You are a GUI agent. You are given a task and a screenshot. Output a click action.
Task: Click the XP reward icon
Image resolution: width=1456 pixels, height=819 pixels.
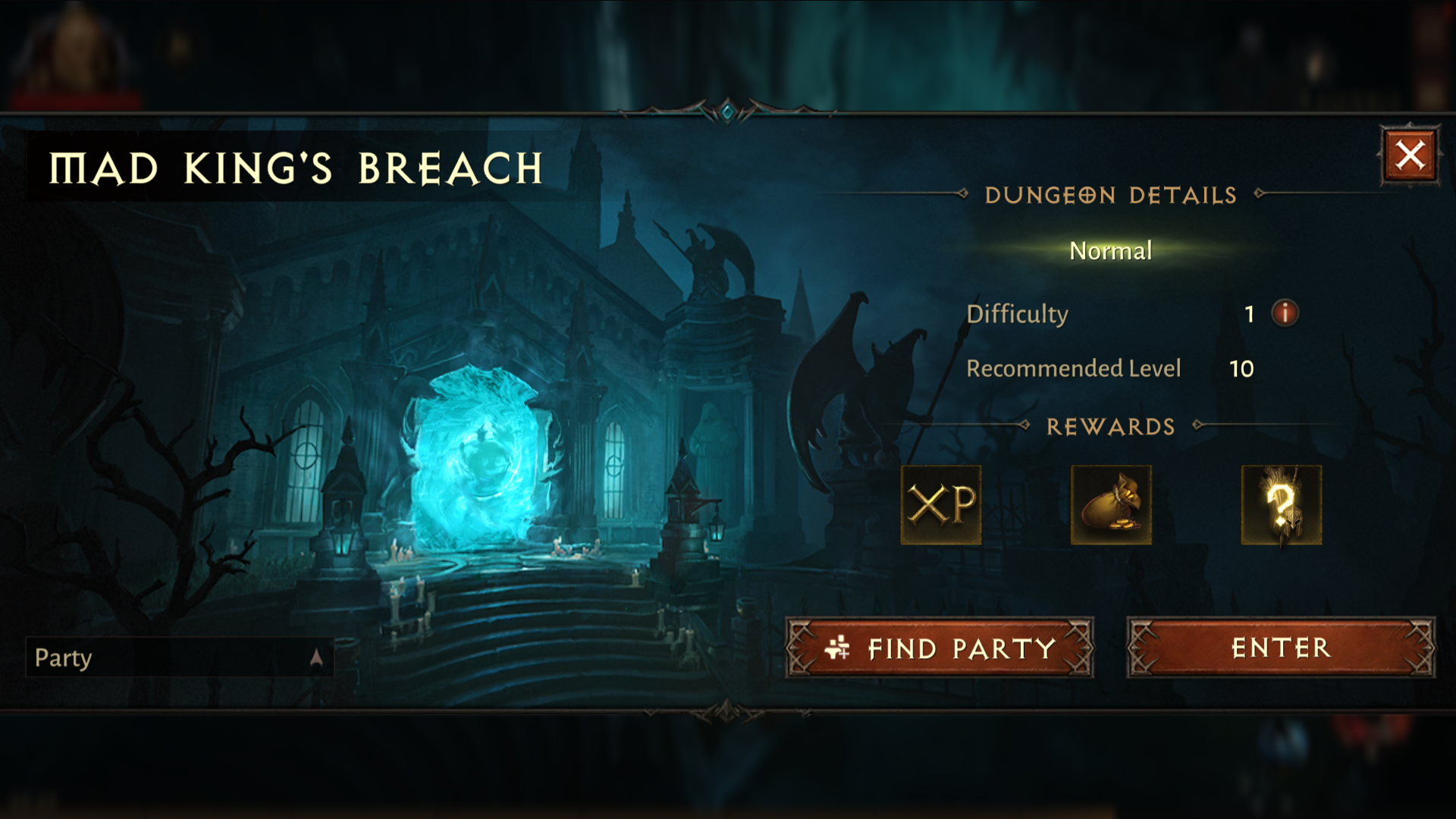(940, 505)
